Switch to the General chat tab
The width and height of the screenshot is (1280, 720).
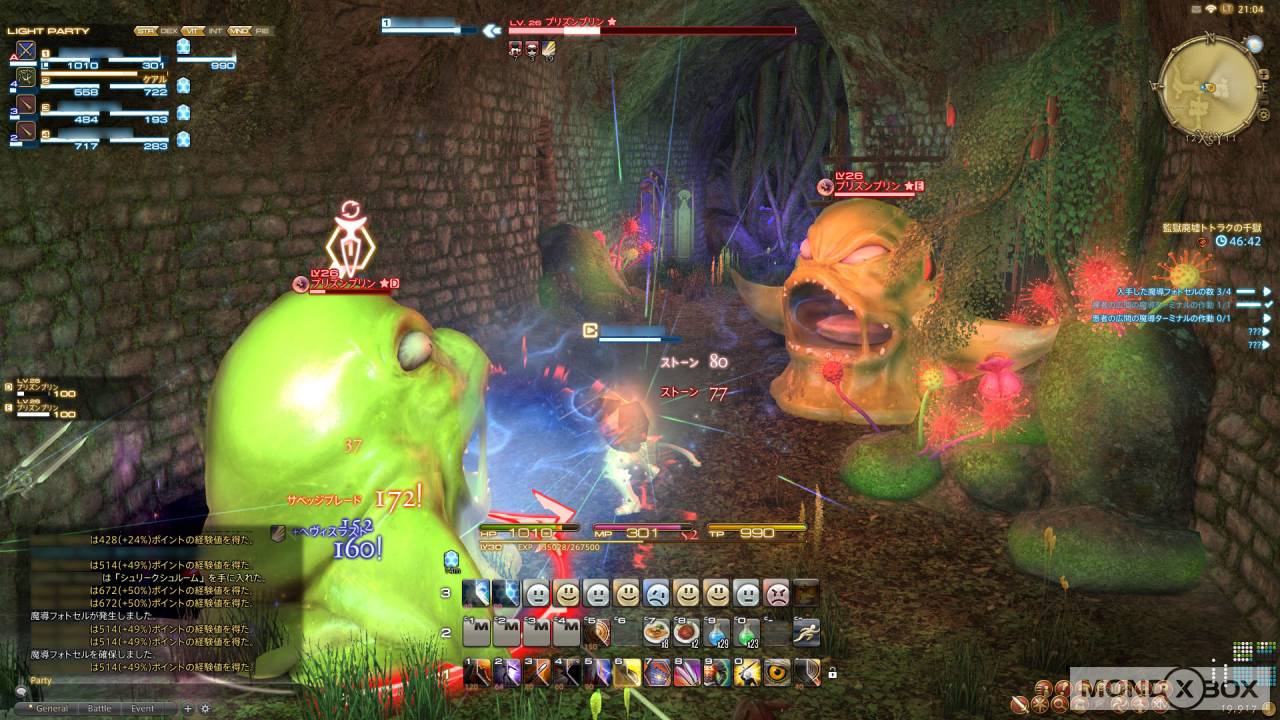pyautogui.click(x=54, y=708)
